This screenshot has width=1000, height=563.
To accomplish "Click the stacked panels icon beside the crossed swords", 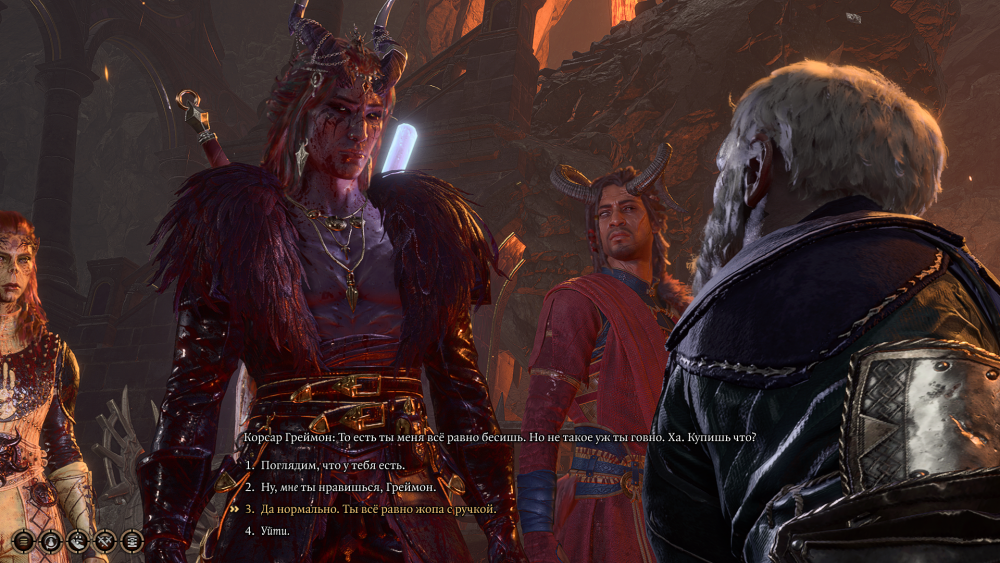I will point(132,541).
